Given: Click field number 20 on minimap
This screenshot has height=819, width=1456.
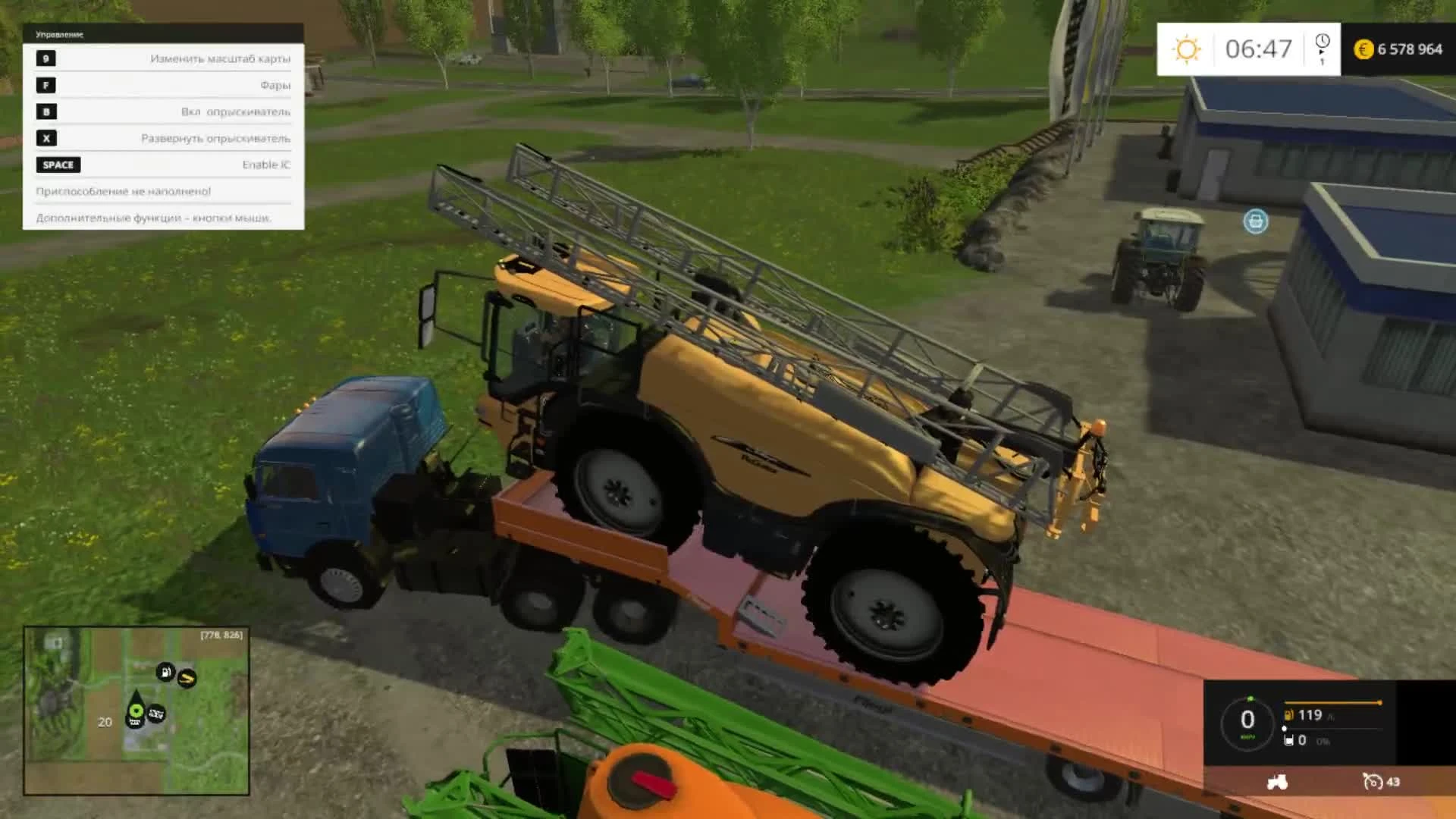Looking at the screenshot, I should (105, 721).
